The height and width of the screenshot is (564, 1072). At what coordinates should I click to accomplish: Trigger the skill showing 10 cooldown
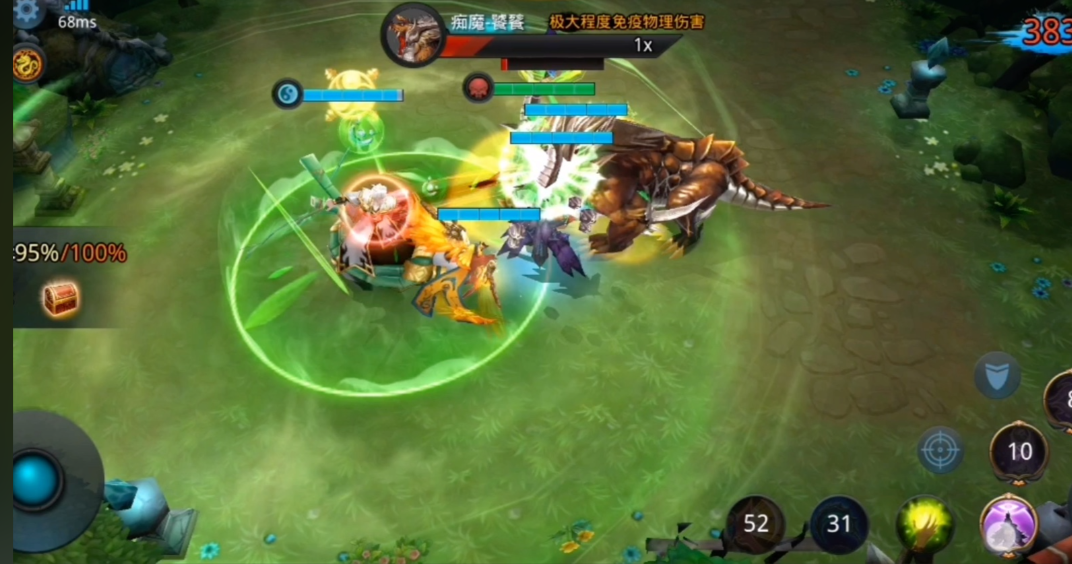(1019, 452)
